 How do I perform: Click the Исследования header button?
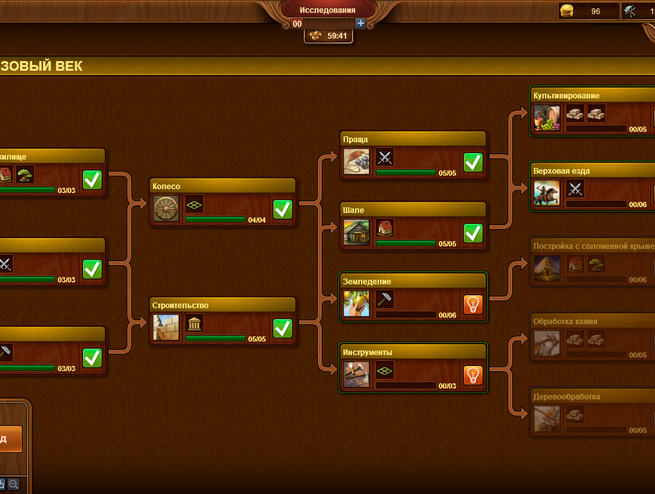click(327, 9)
